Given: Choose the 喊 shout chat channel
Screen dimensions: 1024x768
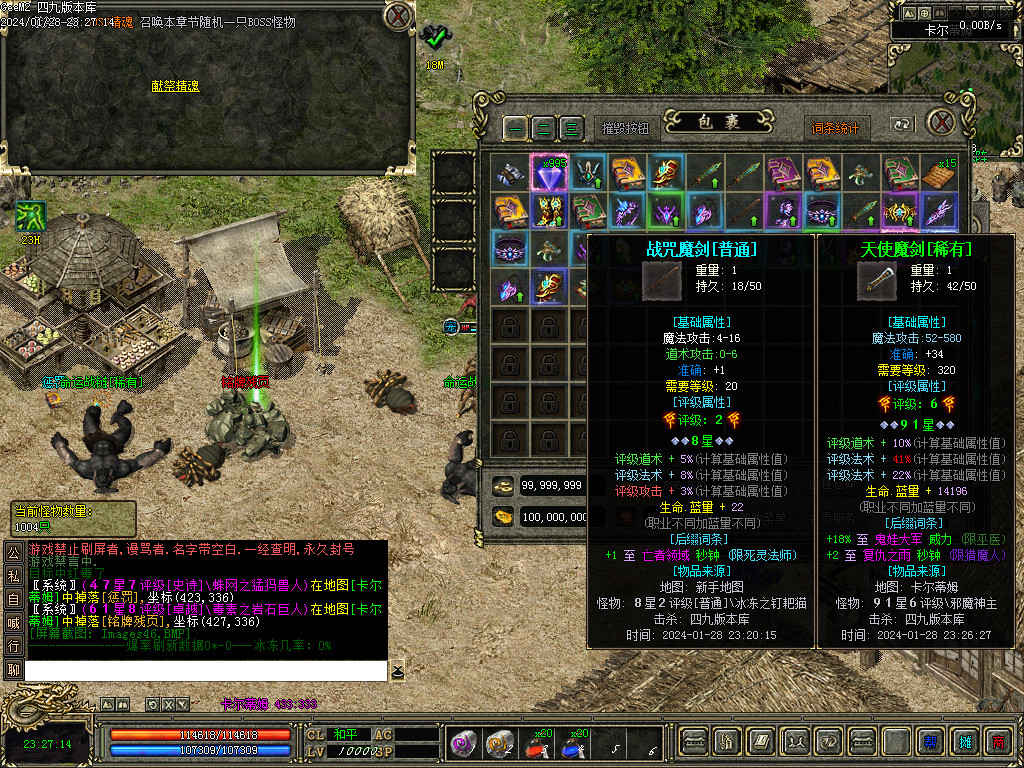Looking at the screenshot, I should 13,622.
